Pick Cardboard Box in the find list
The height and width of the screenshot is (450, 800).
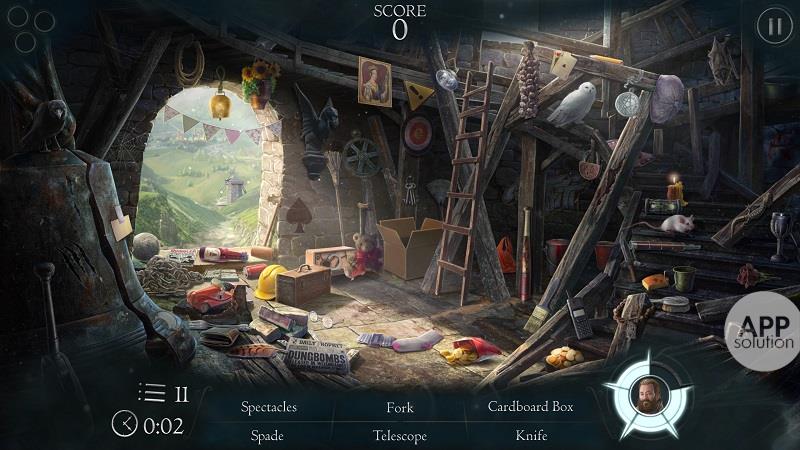pos(530,407)
